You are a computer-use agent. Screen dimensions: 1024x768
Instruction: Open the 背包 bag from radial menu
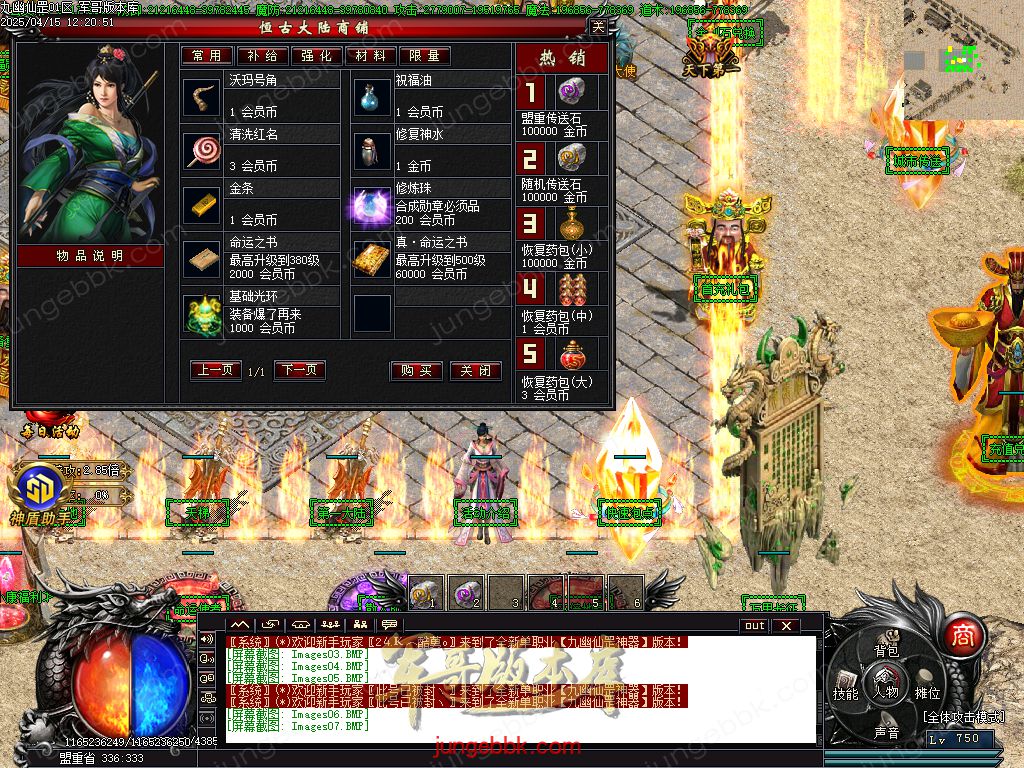point(887,650)
